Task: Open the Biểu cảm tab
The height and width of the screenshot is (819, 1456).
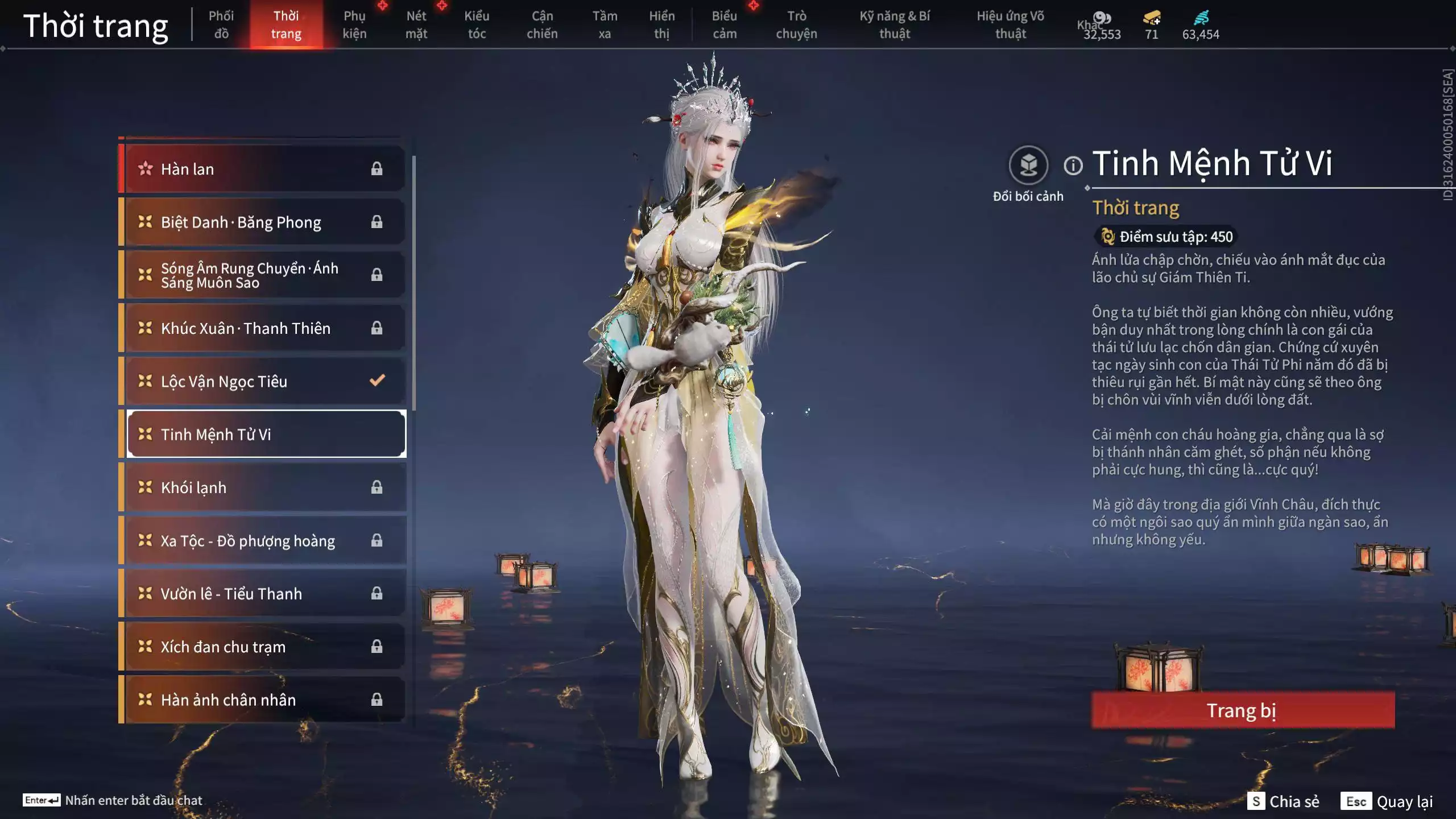Action: coord(725,25)
